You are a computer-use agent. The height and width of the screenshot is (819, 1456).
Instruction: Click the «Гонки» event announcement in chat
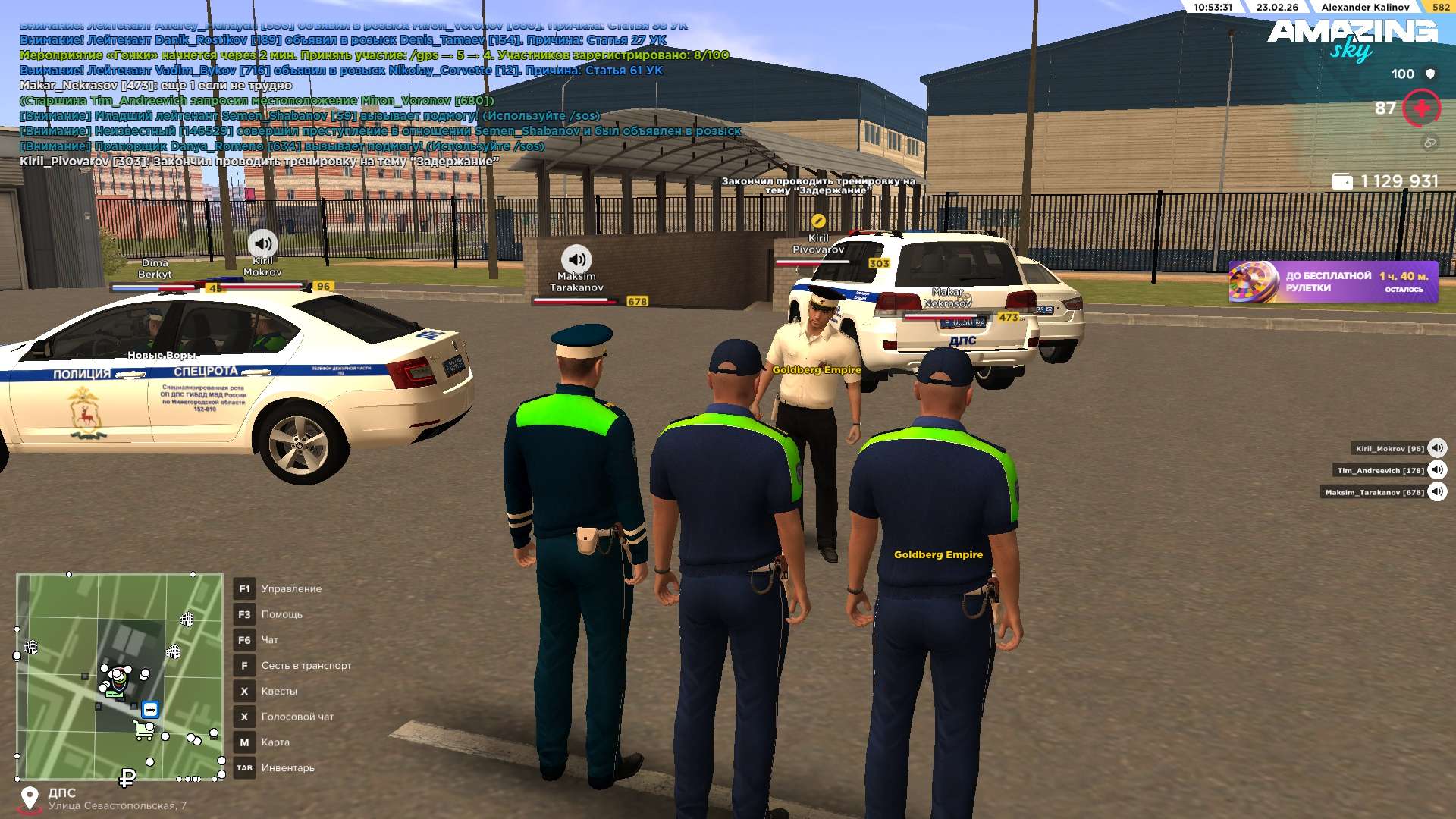(373, 55)
